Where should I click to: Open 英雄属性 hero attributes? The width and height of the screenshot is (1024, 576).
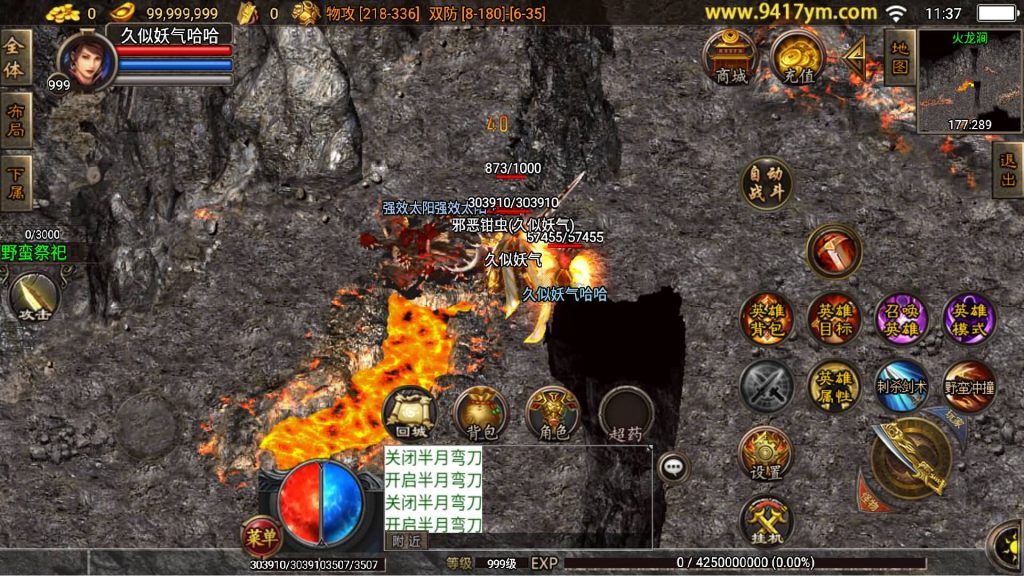[x=834, y=386]
